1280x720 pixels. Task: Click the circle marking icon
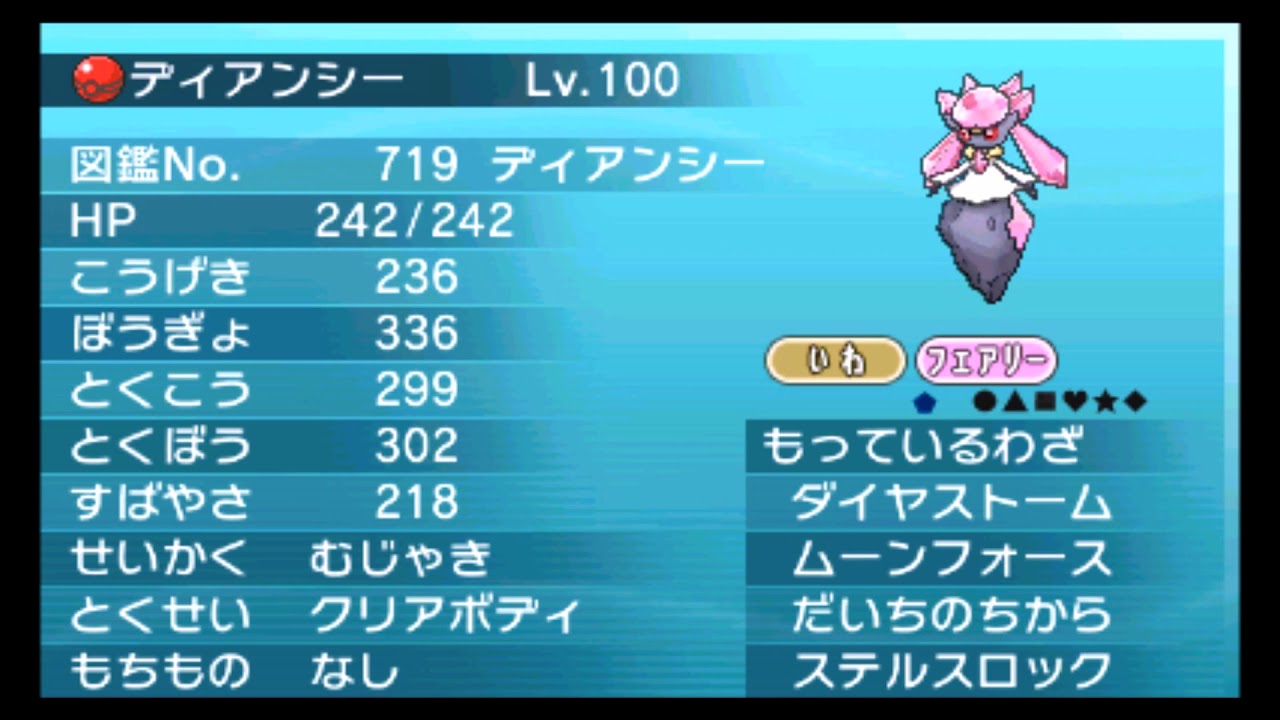pyautogui.click(x=985, y=402)
